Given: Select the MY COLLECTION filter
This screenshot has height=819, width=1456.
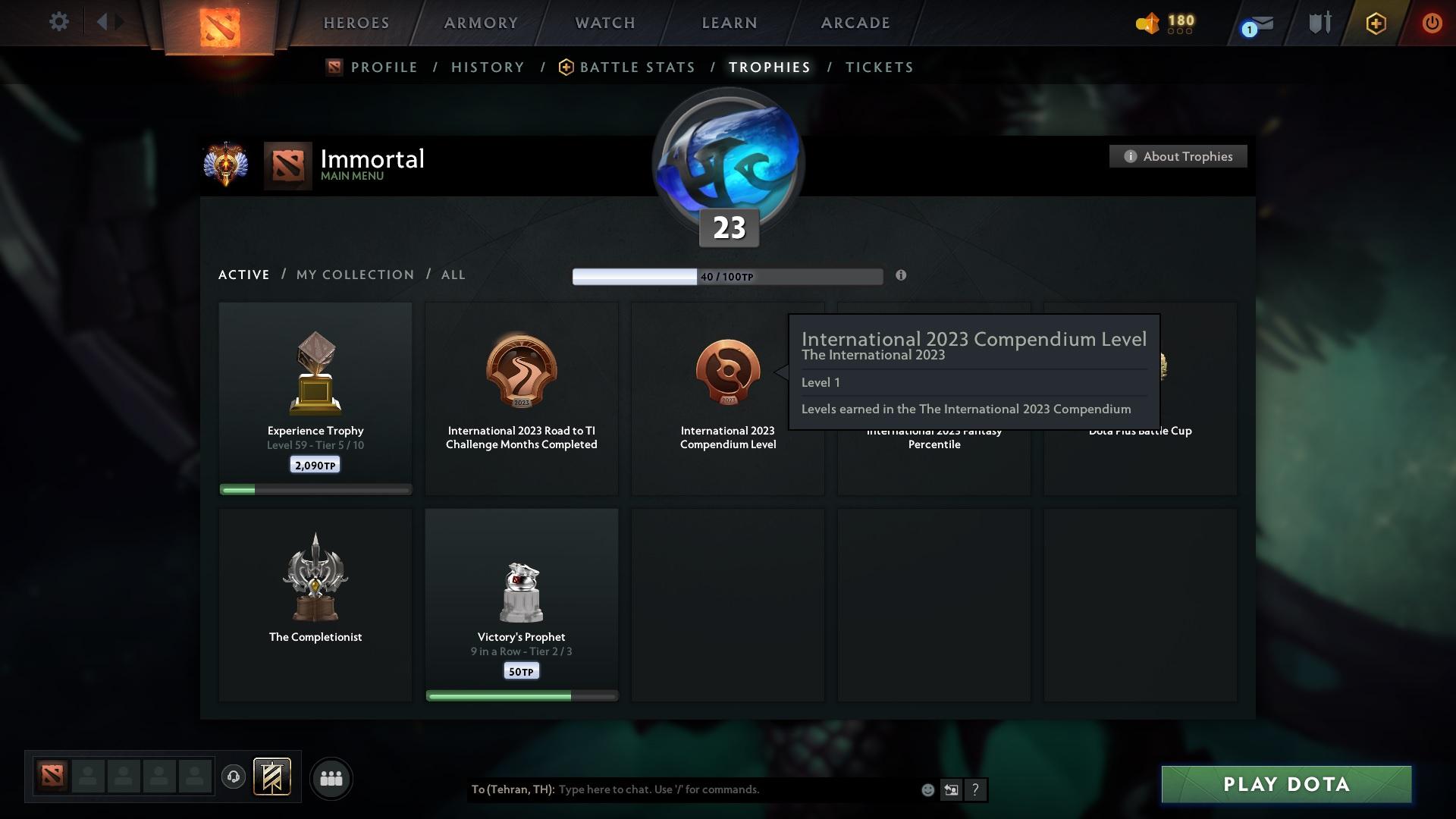Looking at the screenshot, I should point(354,275).
